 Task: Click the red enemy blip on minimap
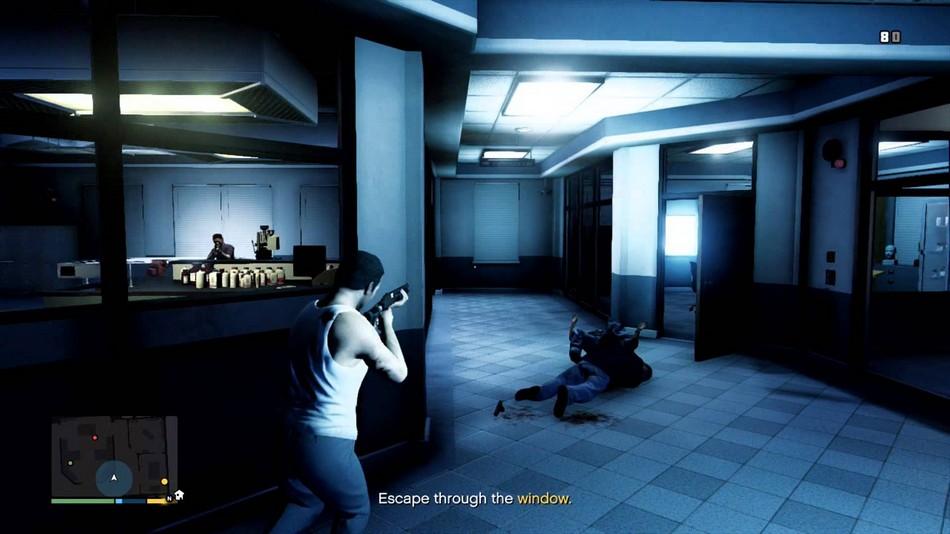(94, 437)
